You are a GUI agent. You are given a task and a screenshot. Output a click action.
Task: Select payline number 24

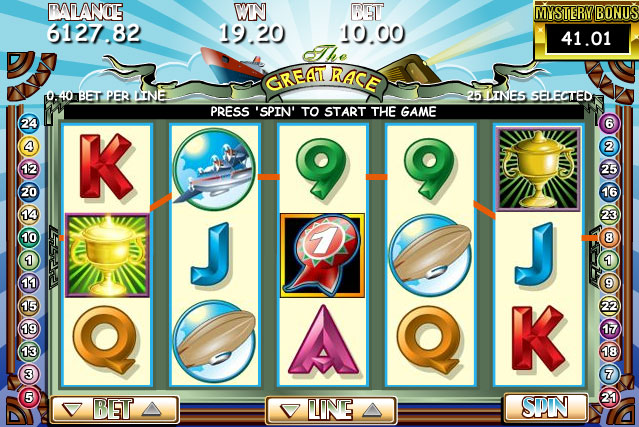pos(29,124)
